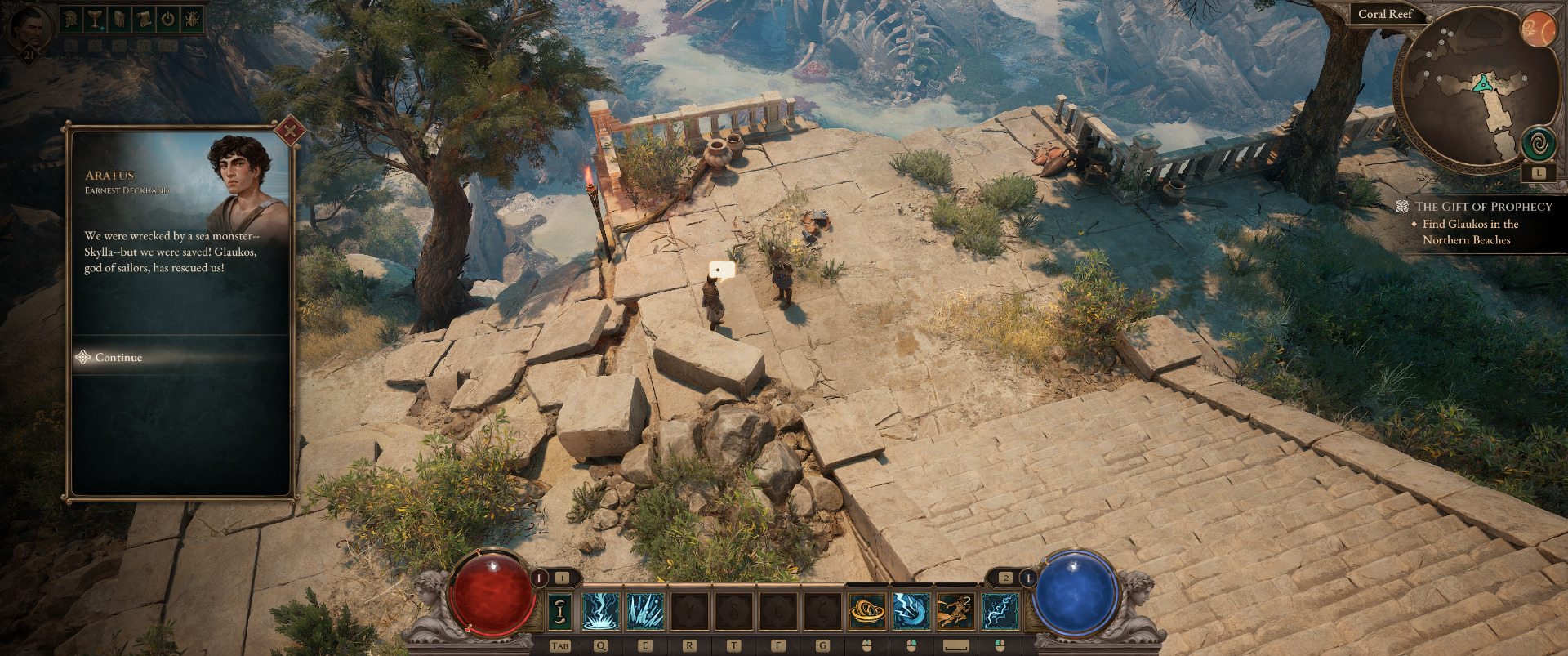This screenshot has height=656, width=1568.
Task: Click the green spiral button by minimap
Action: pos(1539,145)
